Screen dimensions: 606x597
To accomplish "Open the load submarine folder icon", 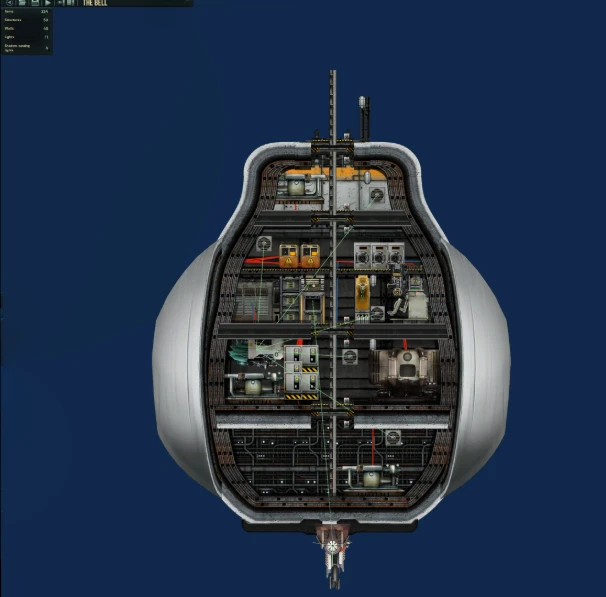I will tap(21, 4).
